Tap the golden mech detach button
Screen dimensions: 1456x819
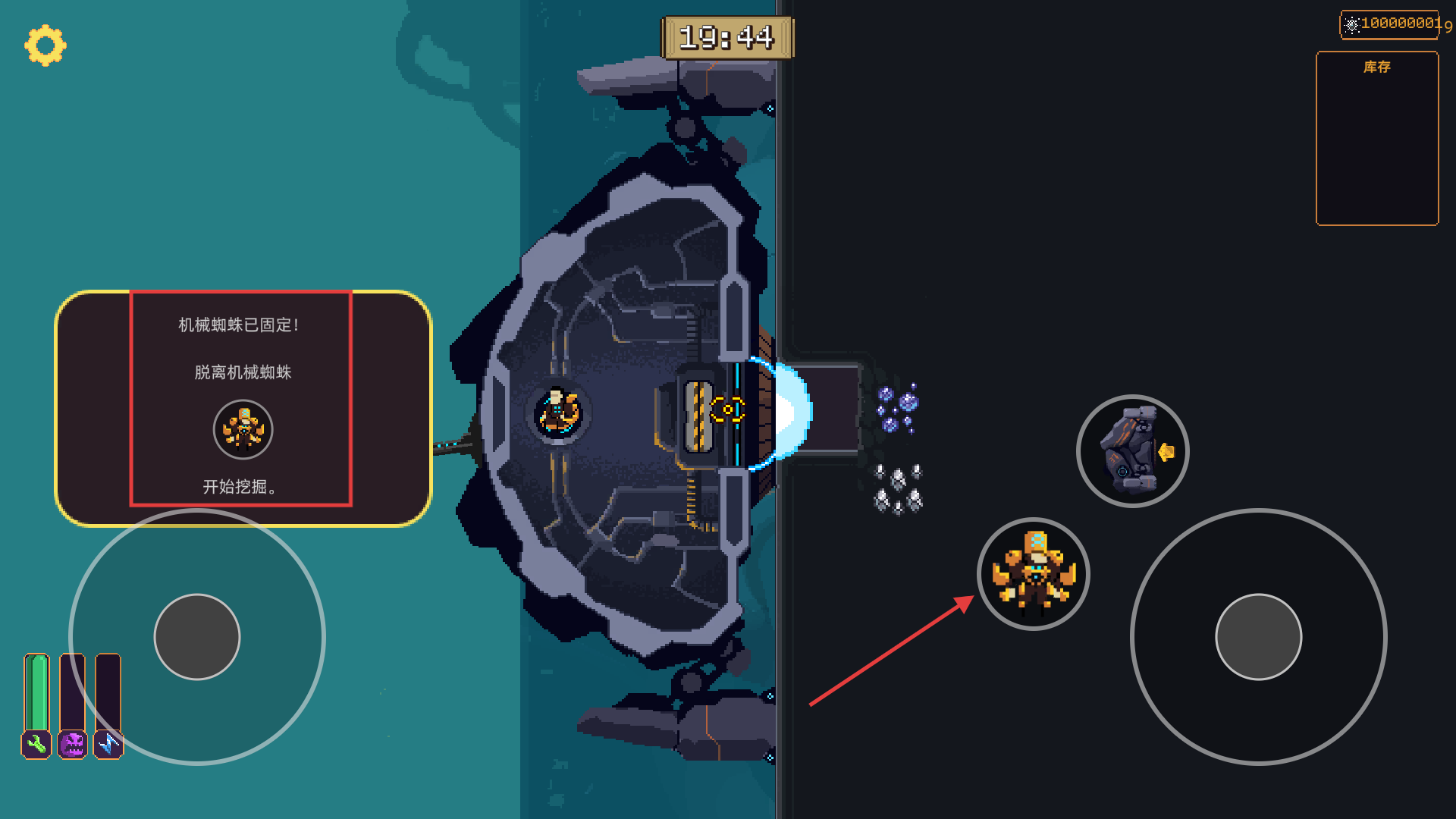(1033, 574)
